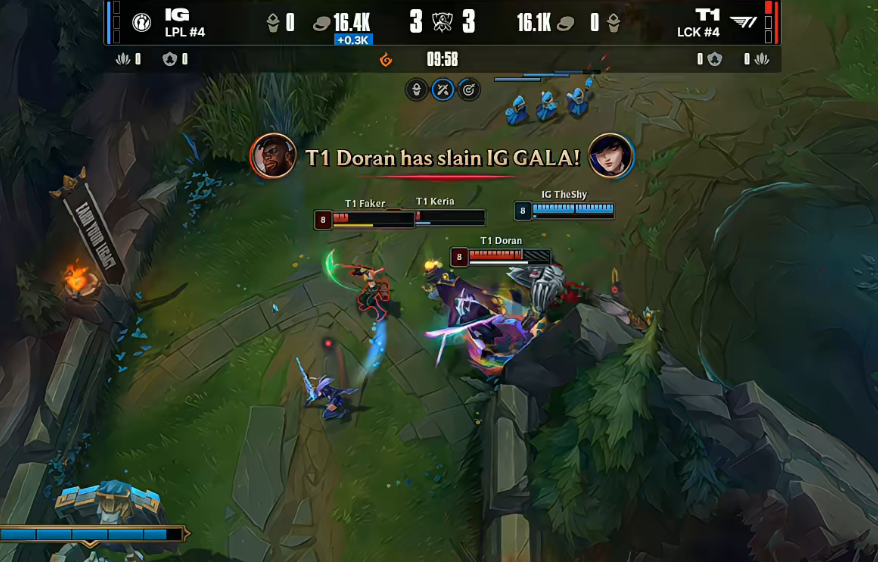This screenshot has height=562, width=878.
Task: Click the trophy emblem between the kill scores
Action: pos(442,22)
